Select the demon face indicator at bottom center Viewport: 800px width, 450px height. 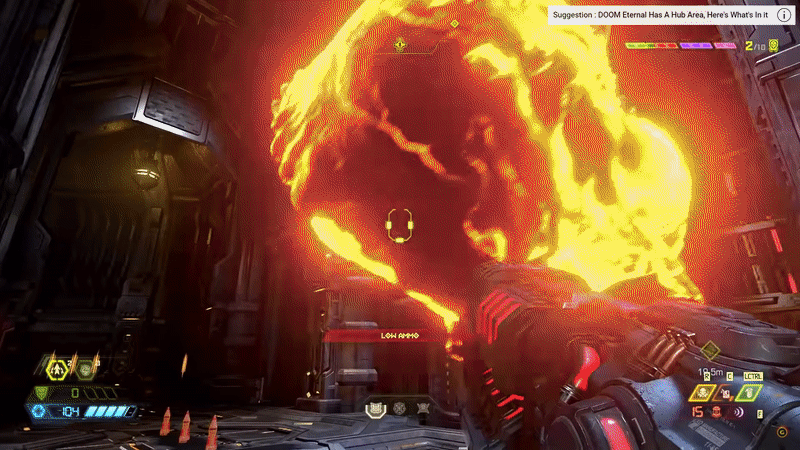(x=376, y=408)
